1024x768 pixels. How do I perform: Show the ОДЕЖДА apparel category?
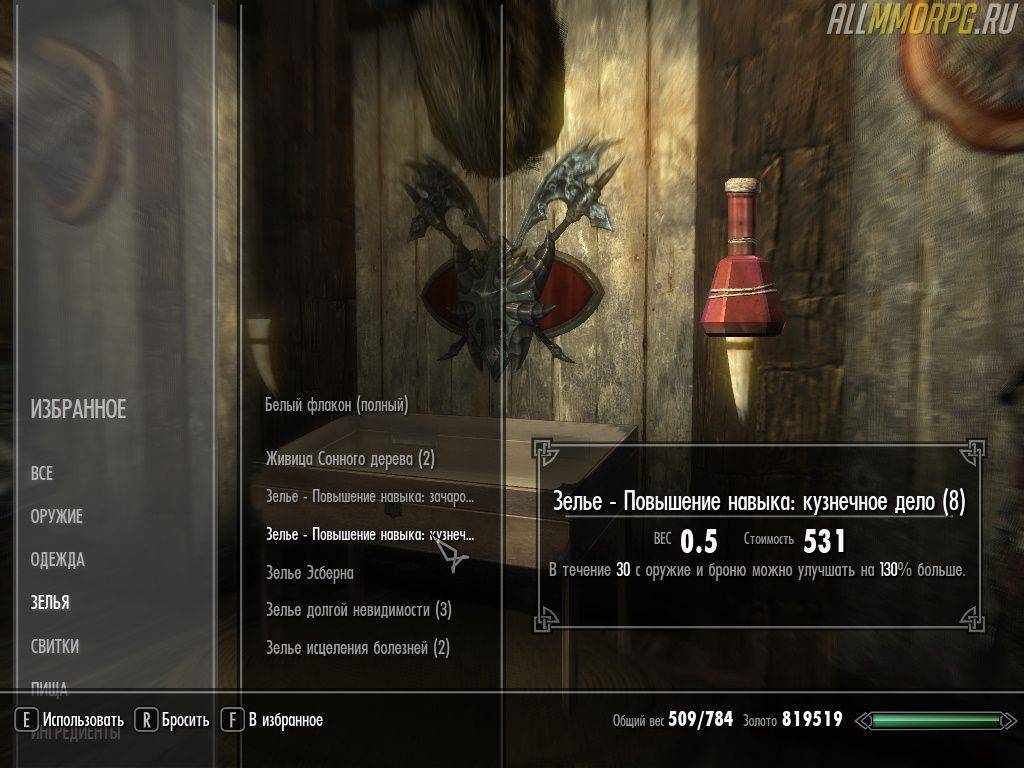pos(57,560)
